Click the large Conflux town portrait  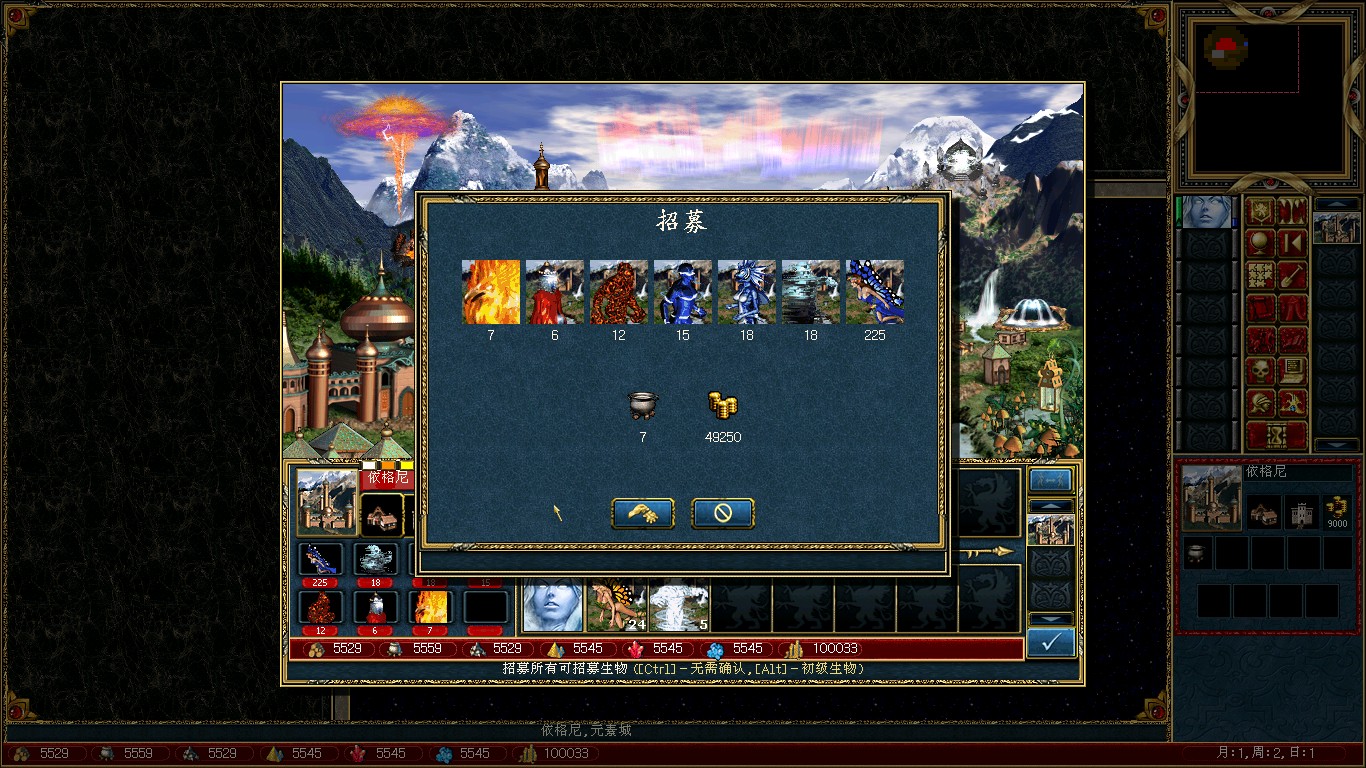pyautogui.click(x=328, y=501)
